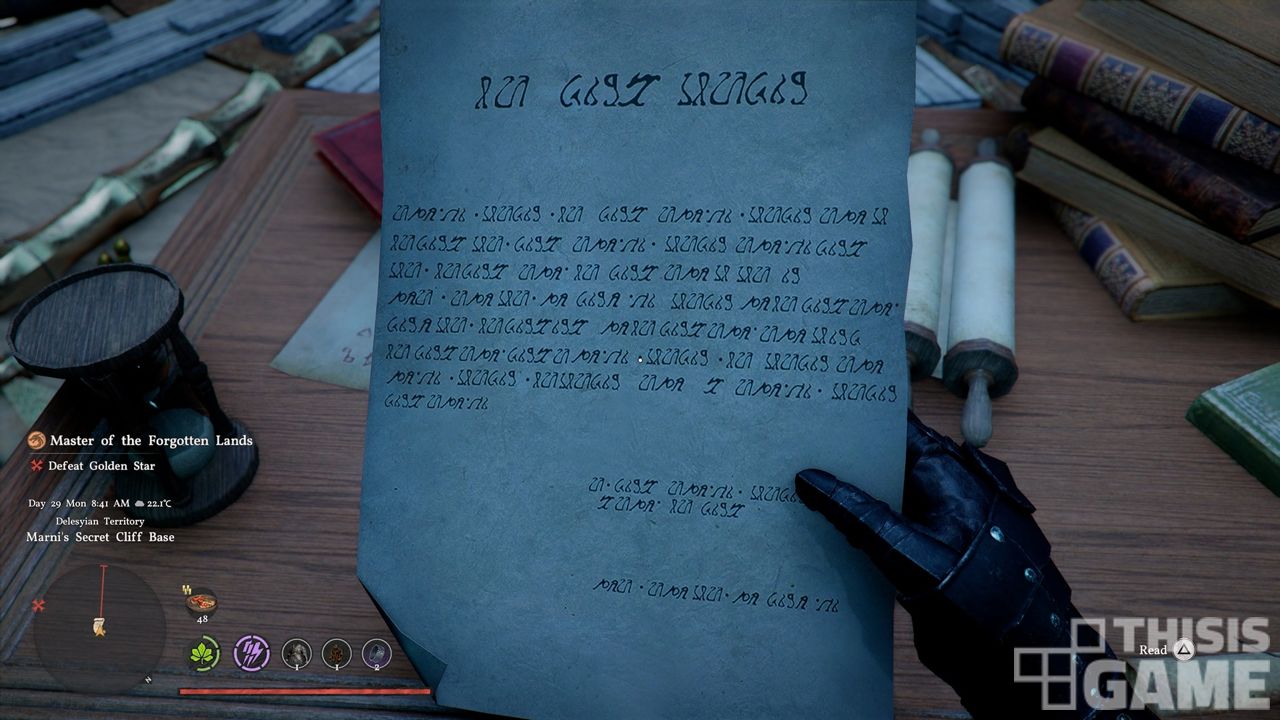Select the brown creature quick slot
This screenshot has width=1280, height=720.
[337, 654]
